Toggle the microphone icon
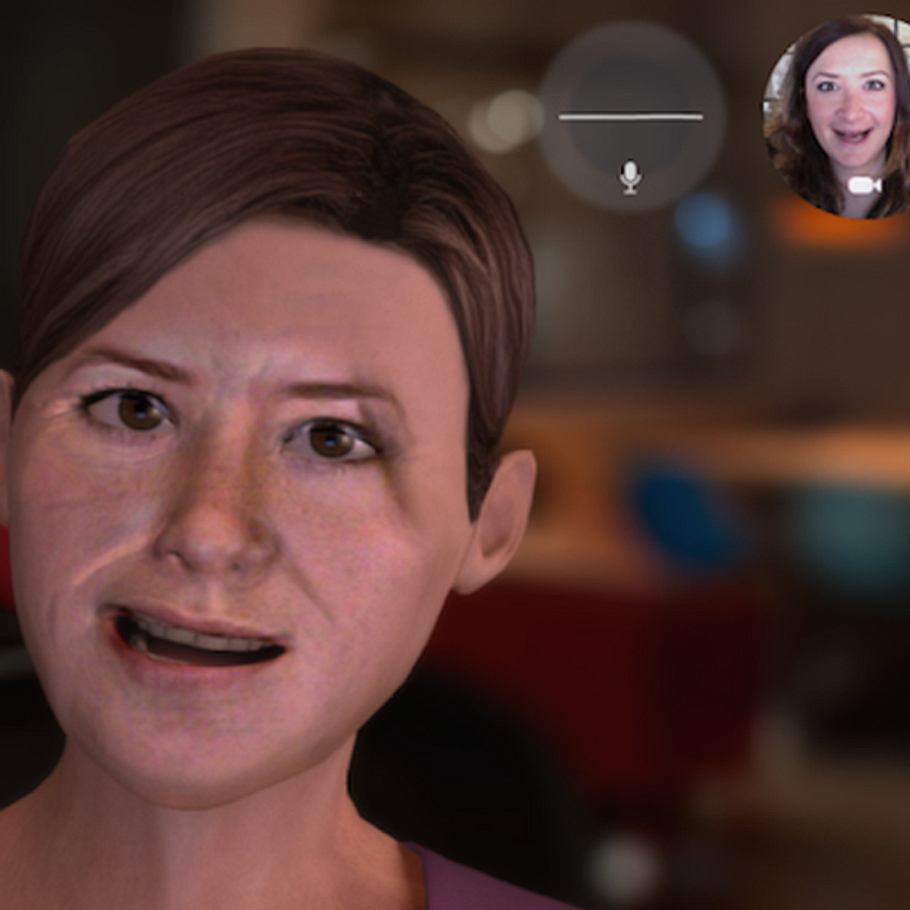 (630, 177)
